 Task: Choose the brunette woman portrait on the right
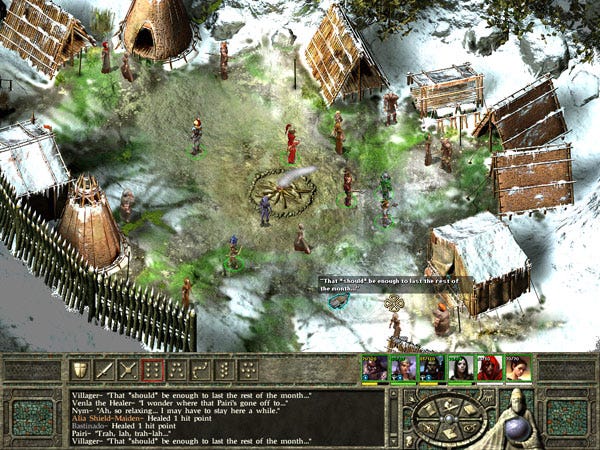click(518, 369)
